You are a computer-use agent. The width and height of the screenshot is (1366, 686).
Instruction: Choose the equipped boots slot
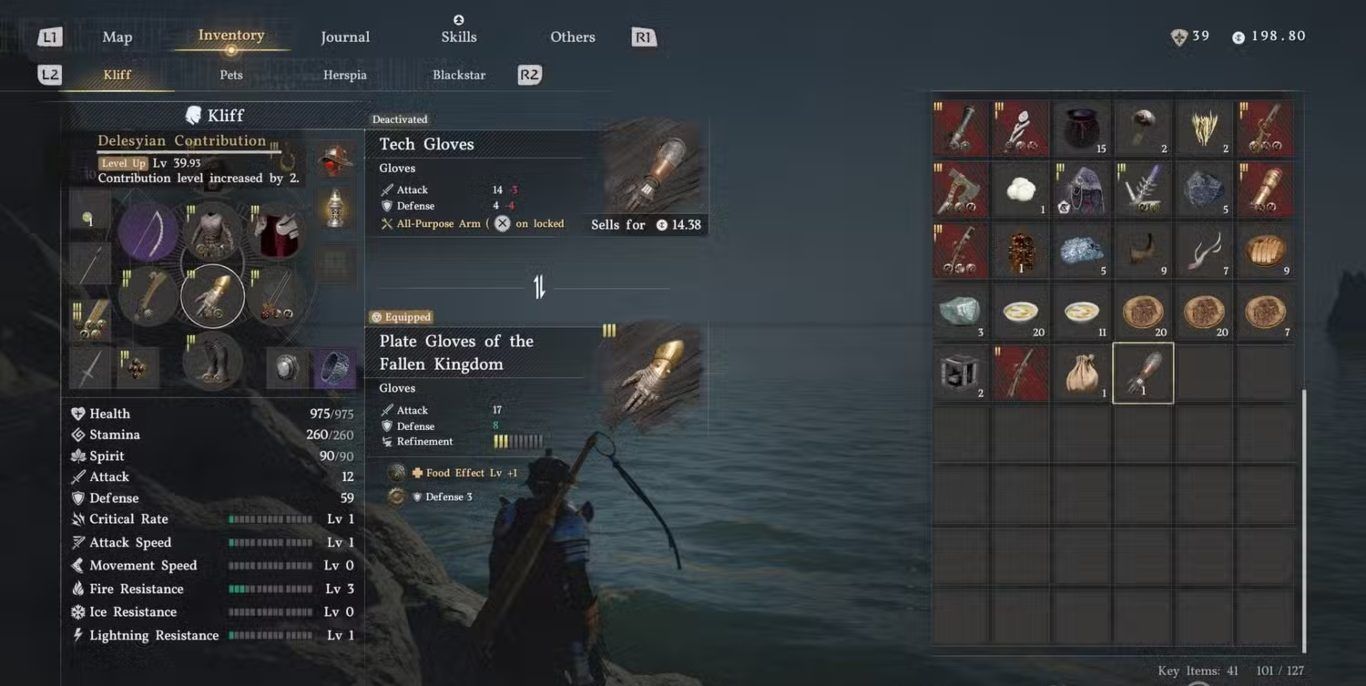(212, 360)
